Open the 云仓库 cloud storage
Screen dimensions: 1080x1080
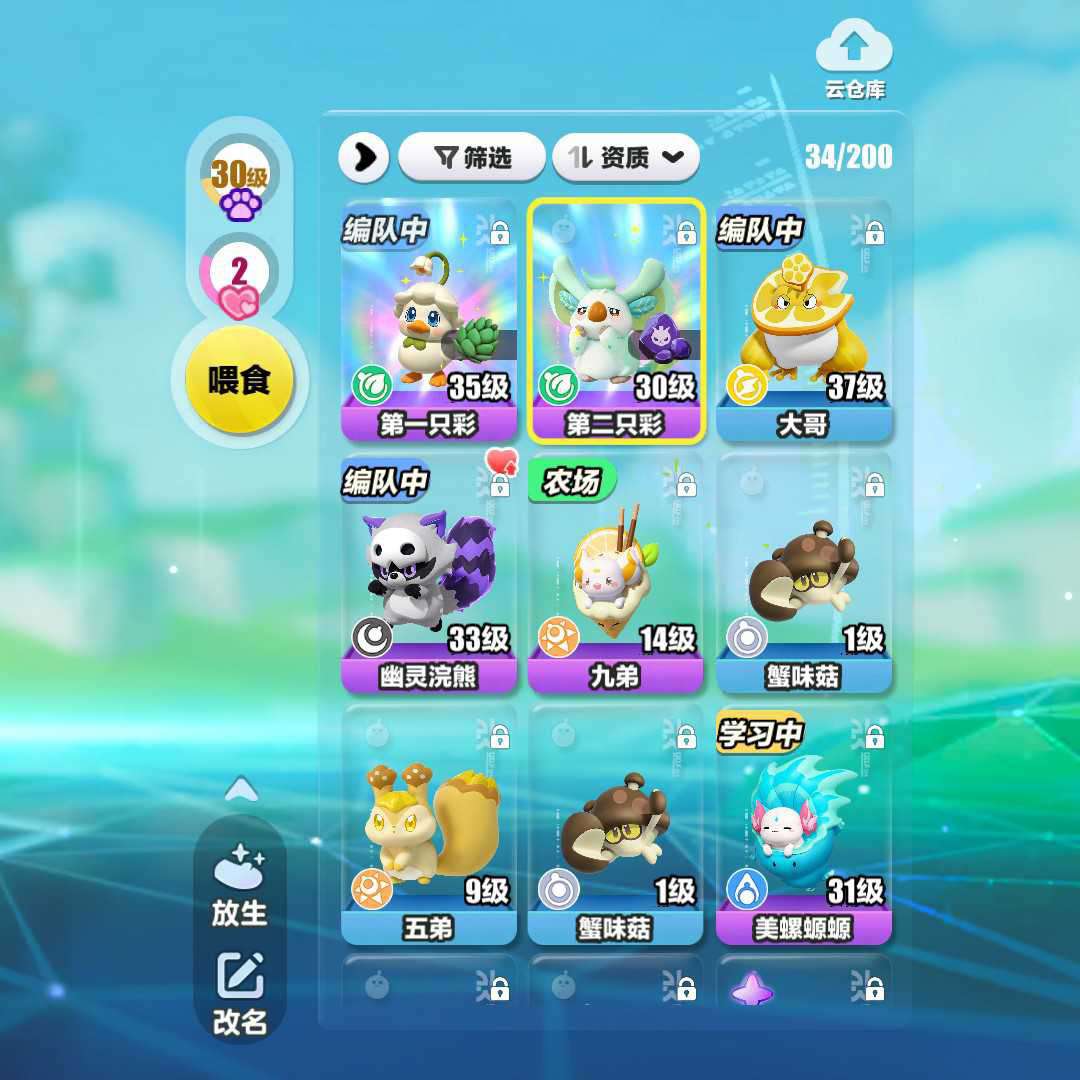click(854, 60)
